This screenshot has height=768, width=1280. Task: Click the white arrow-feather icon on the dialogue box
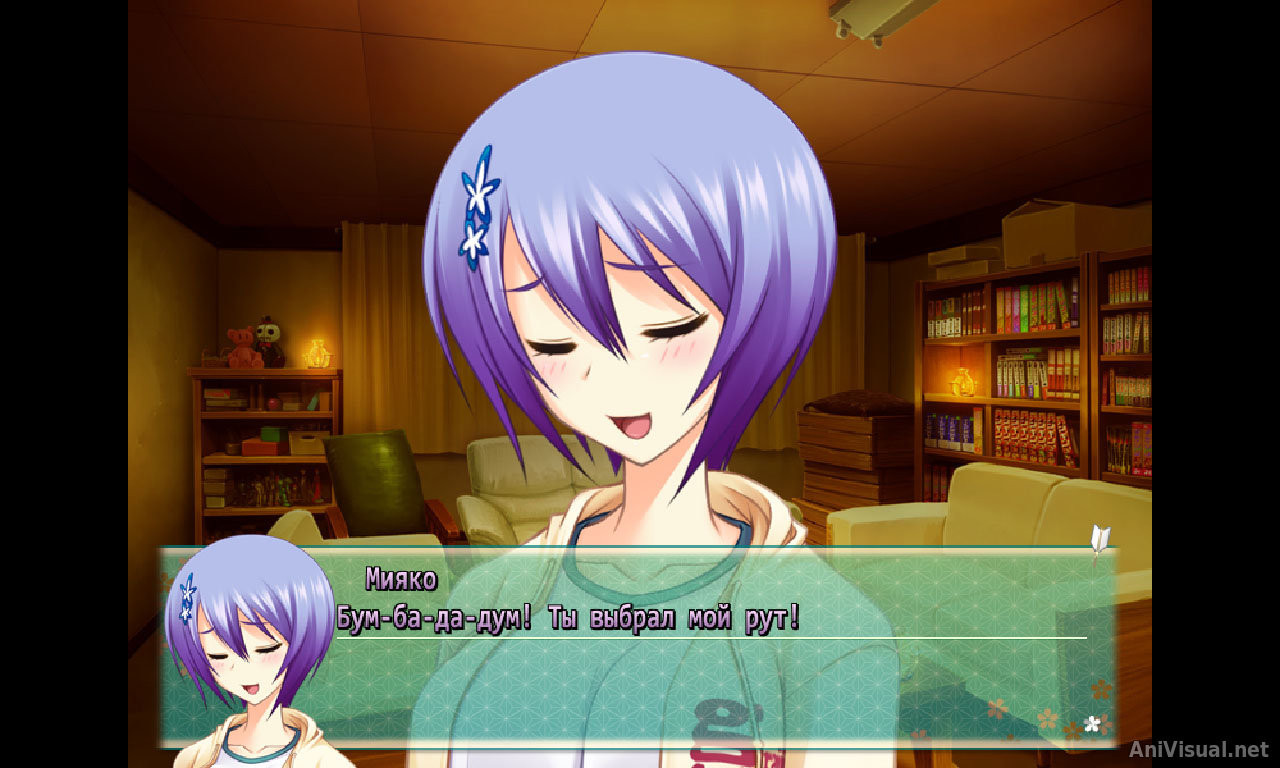1100,539
